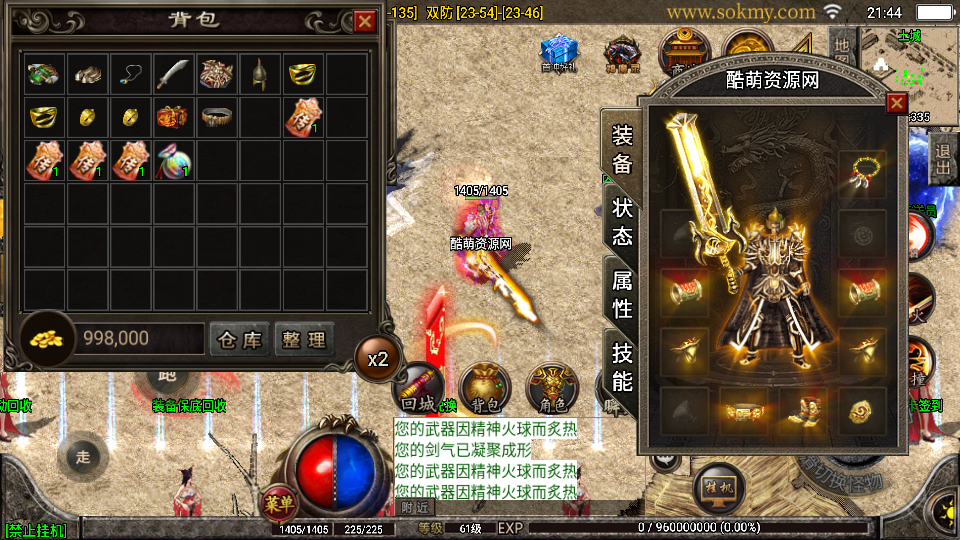Use the 回城 return-to-town scroll button
960x540 pixels.
click(416, 387)
